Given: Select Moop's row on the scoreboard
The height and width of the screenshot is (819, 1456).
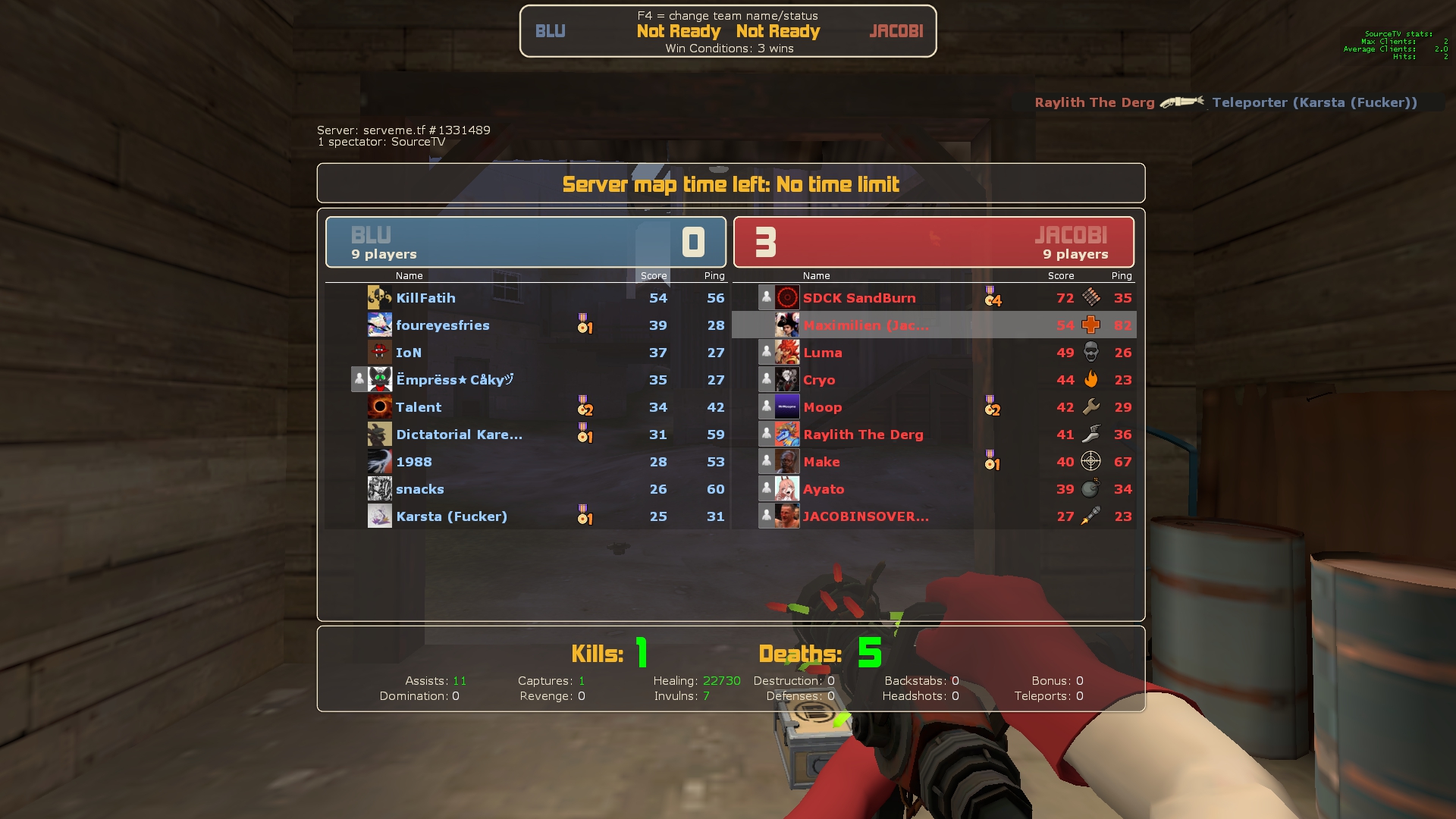Looking at the screenshot, I should [822, 407].
